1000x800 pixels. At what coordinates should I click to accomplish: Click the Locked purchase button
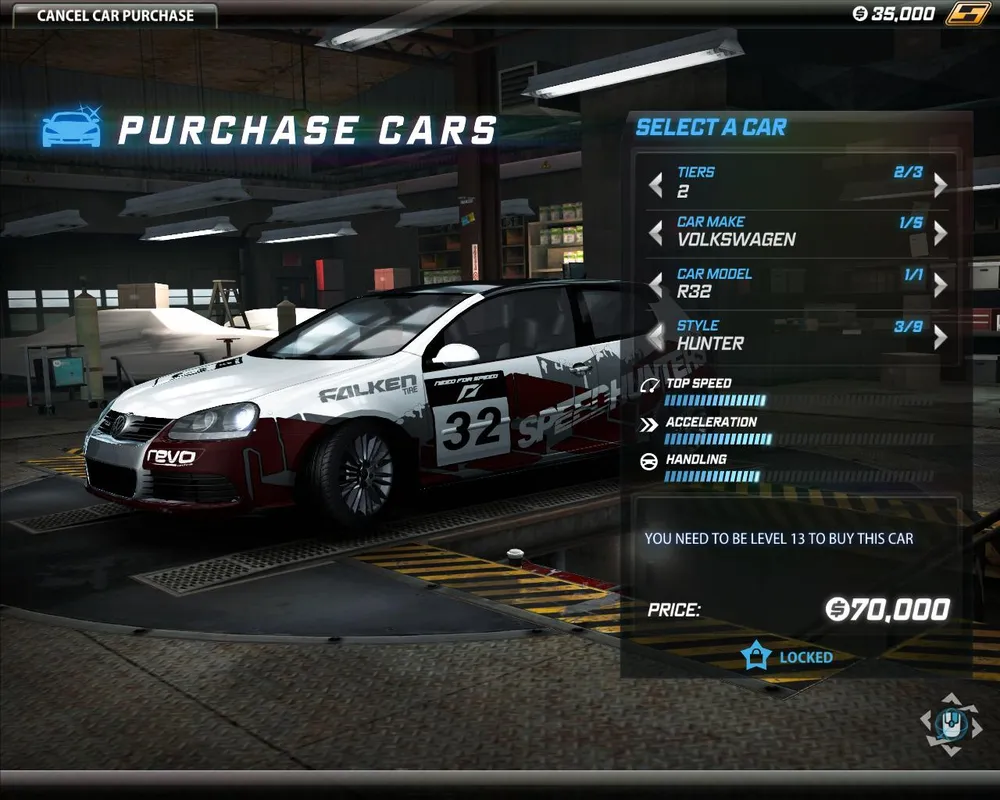(790, 657)
